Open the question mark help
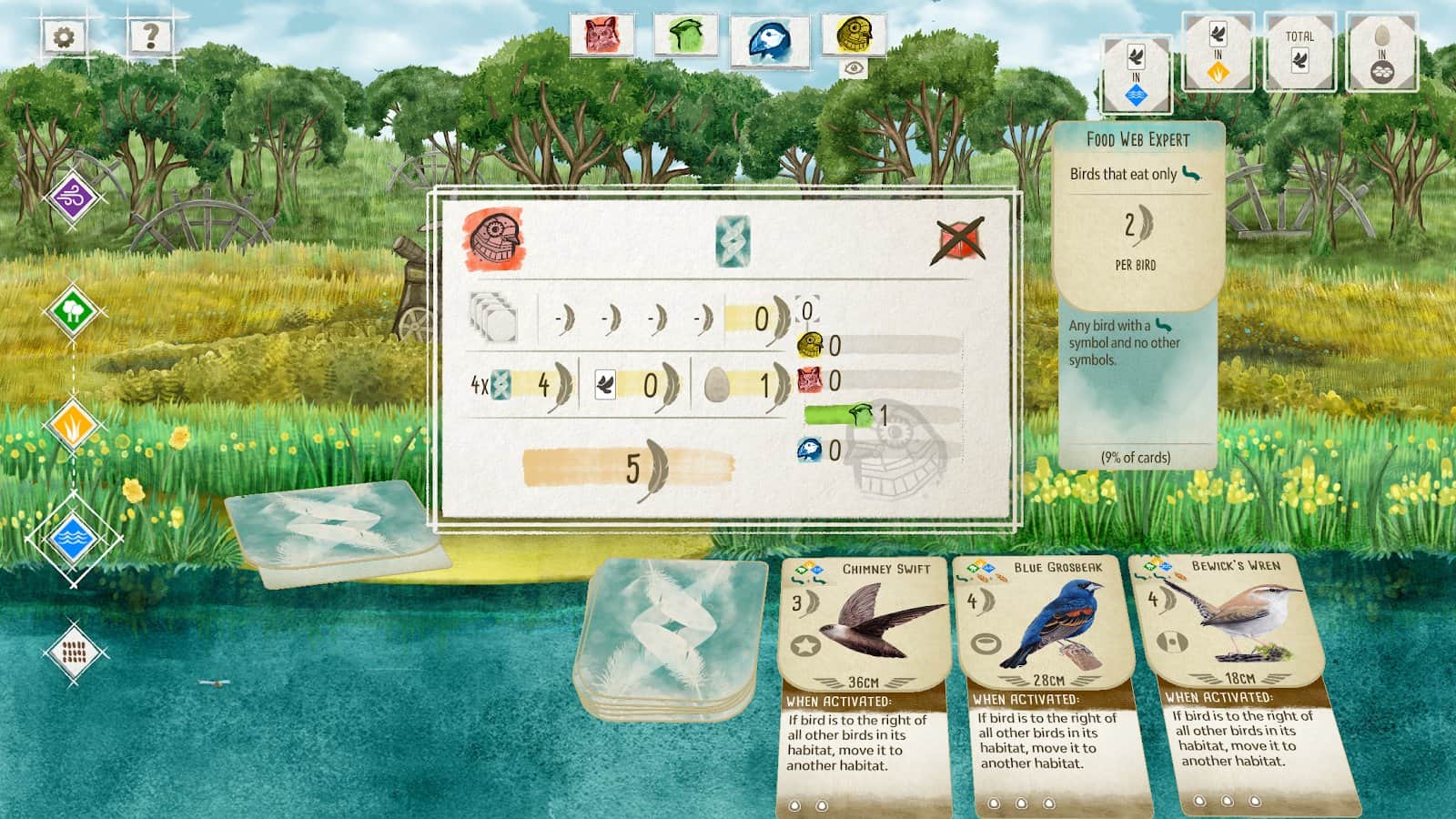 point(150,36)
